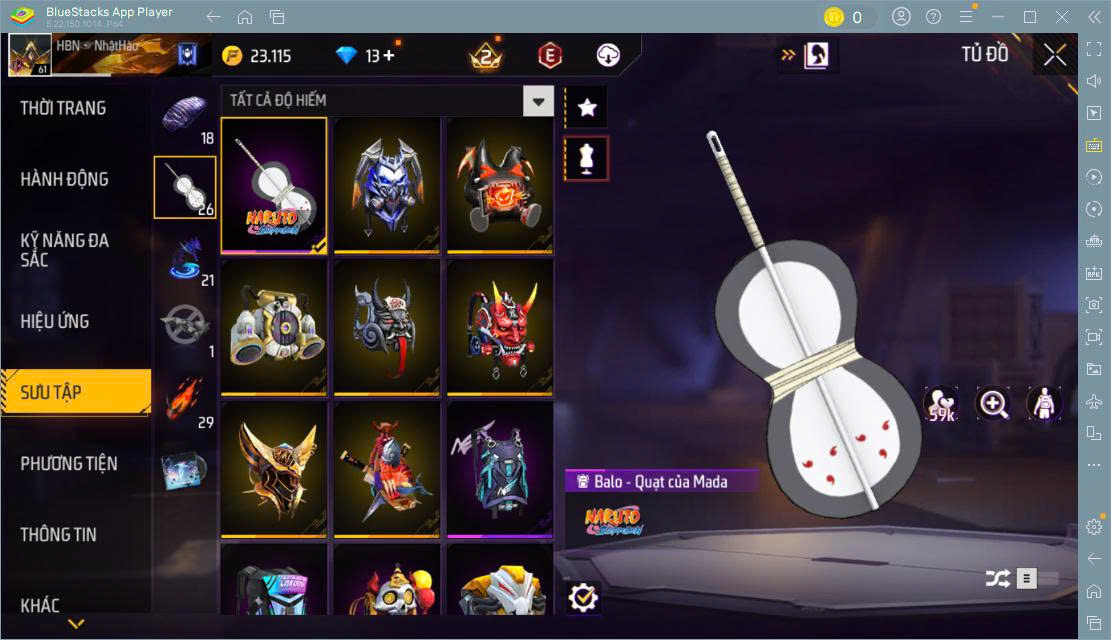The image size is (1111, 640).
Task: Go to the Phương Tiện category
Action: tap(69, 463)
